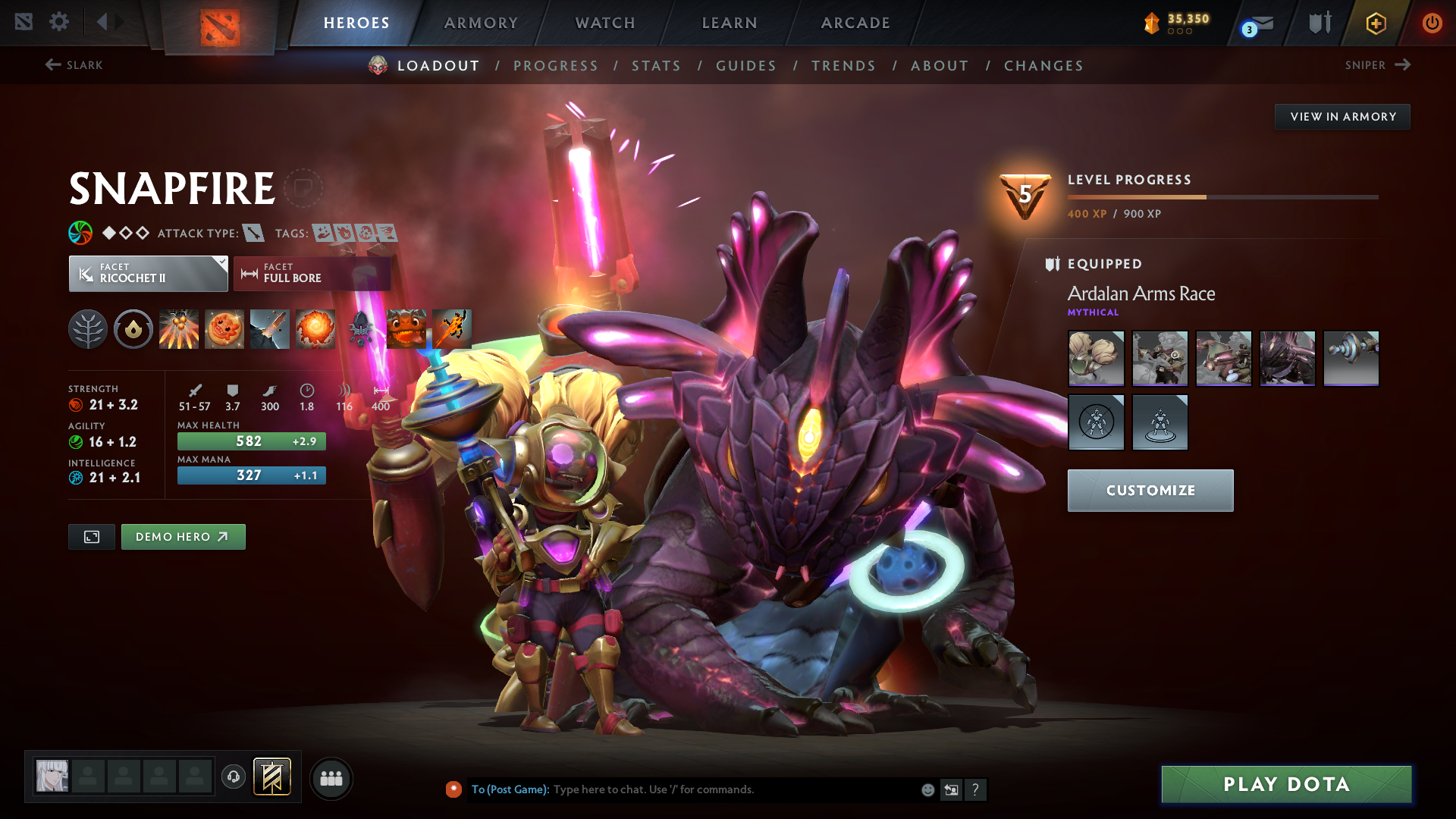Click VIEW IN ARMORY
This screenshot has height=819, width=1456.
(1342, 116)
